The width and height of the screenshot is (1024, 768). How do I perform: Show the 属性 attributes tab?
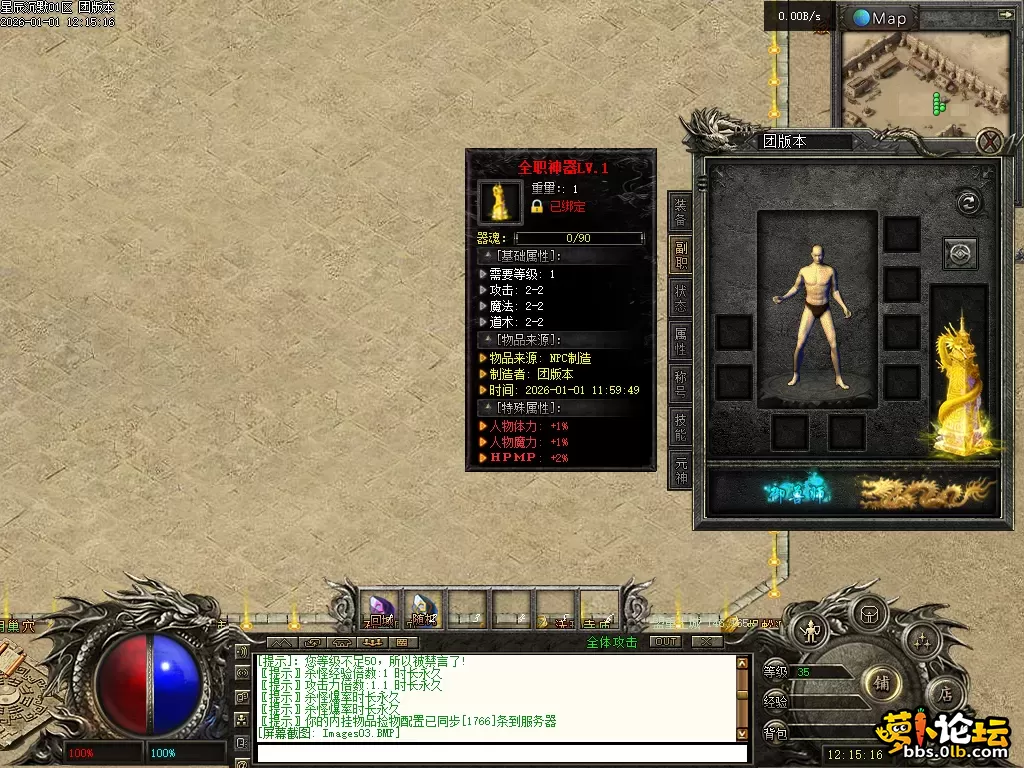pyautogui.click(x=680, y=341)
